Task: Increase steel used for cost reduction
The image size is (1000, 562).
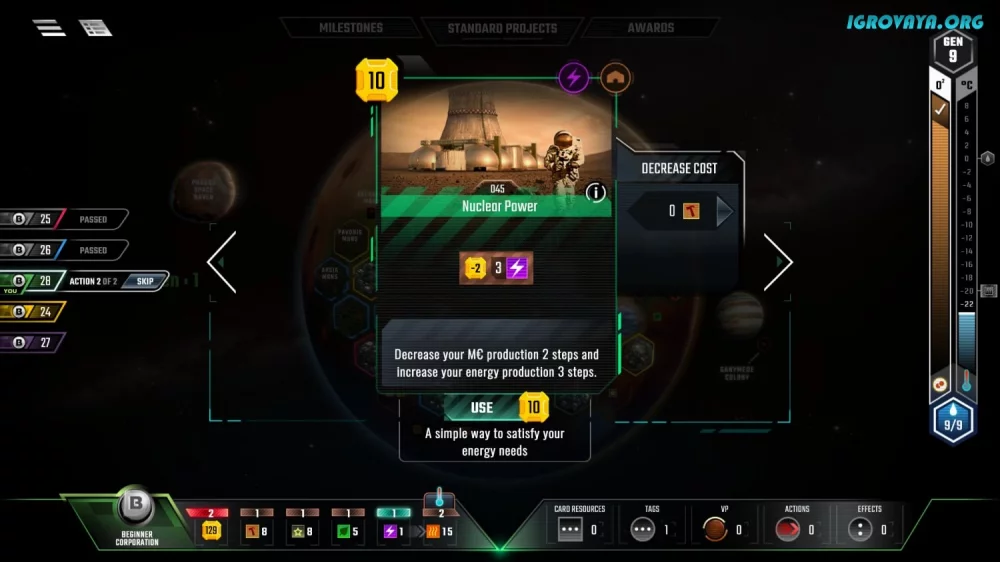Action: coord(725,211)
